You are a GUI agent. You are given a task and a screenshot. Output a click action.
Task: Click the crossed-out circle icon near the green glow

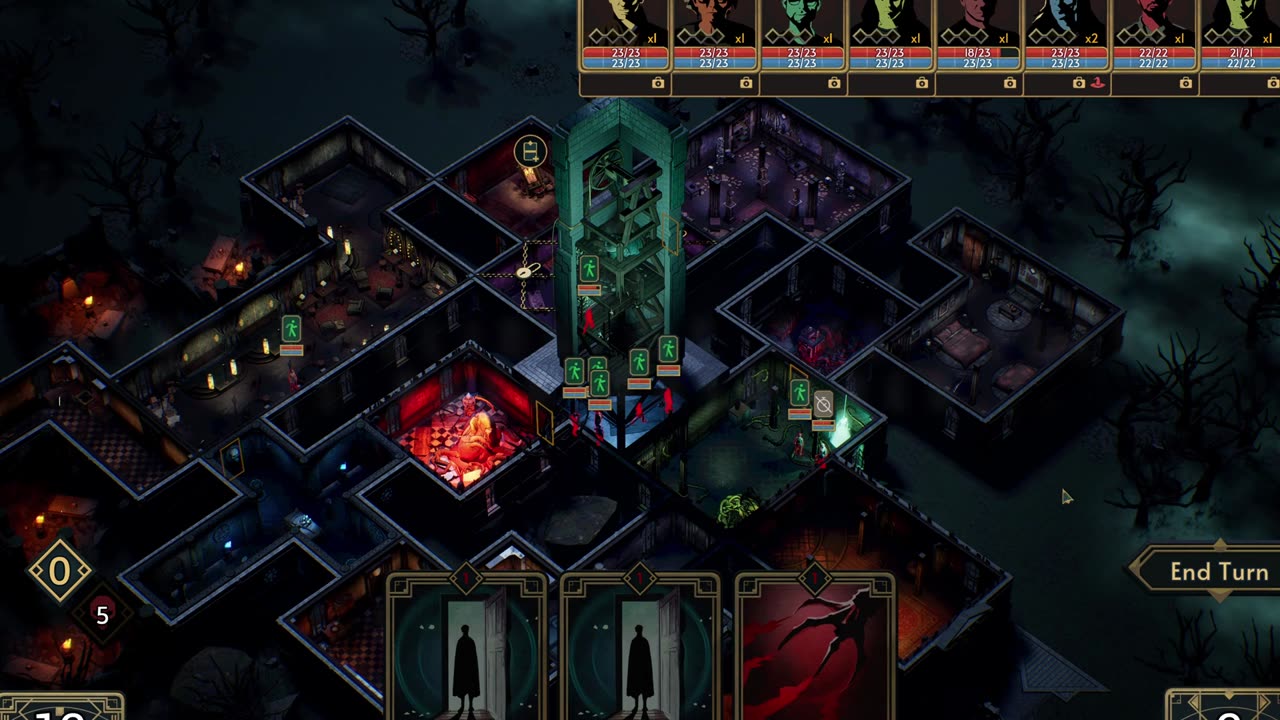click(823, 403)
